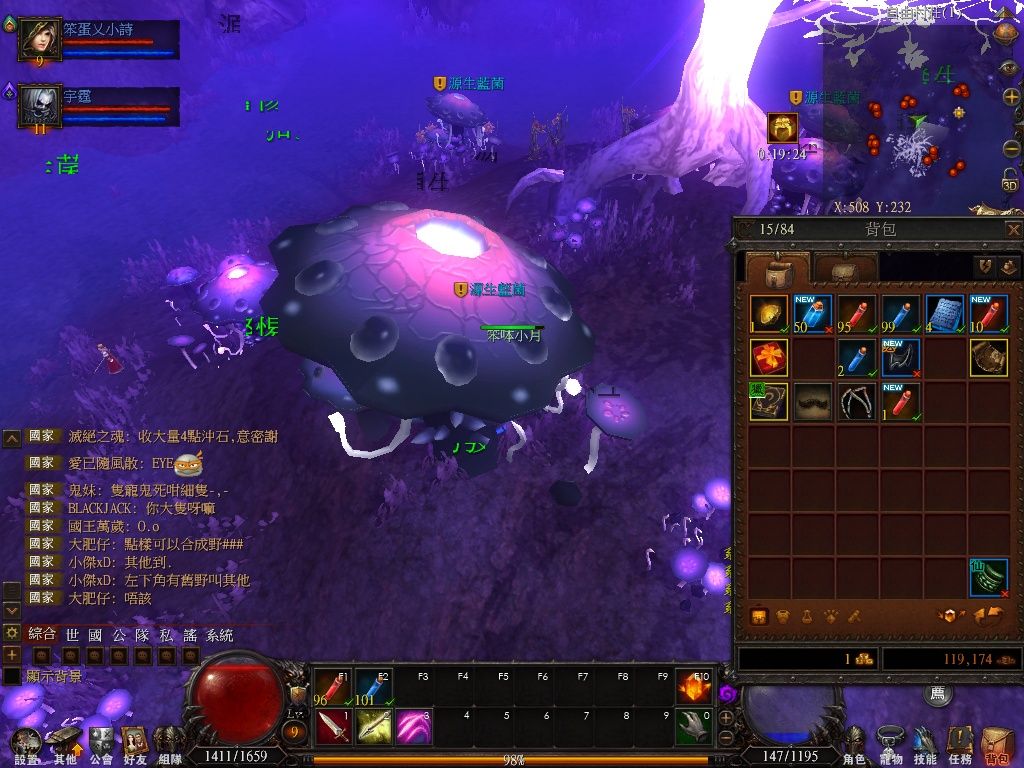Open the 設置 settings menu
This screenshot has width=1024, height=768.
(27, 745)
